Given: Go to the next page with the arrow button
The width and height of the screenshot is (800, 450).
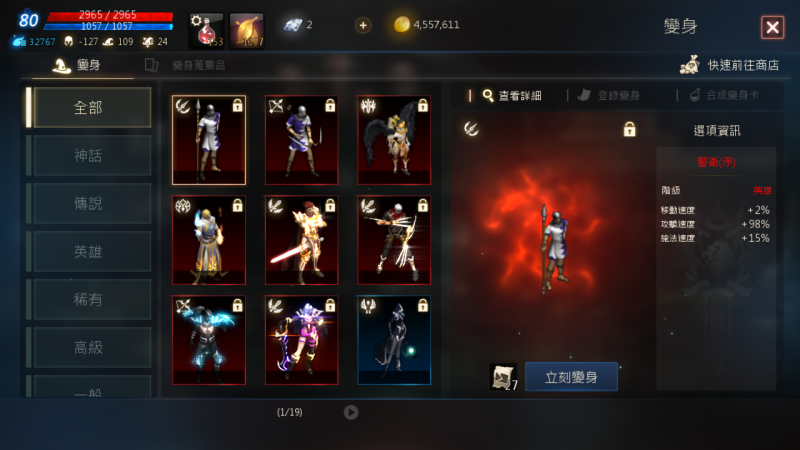Looking at the screenshot, I should (x=351, y=412).
